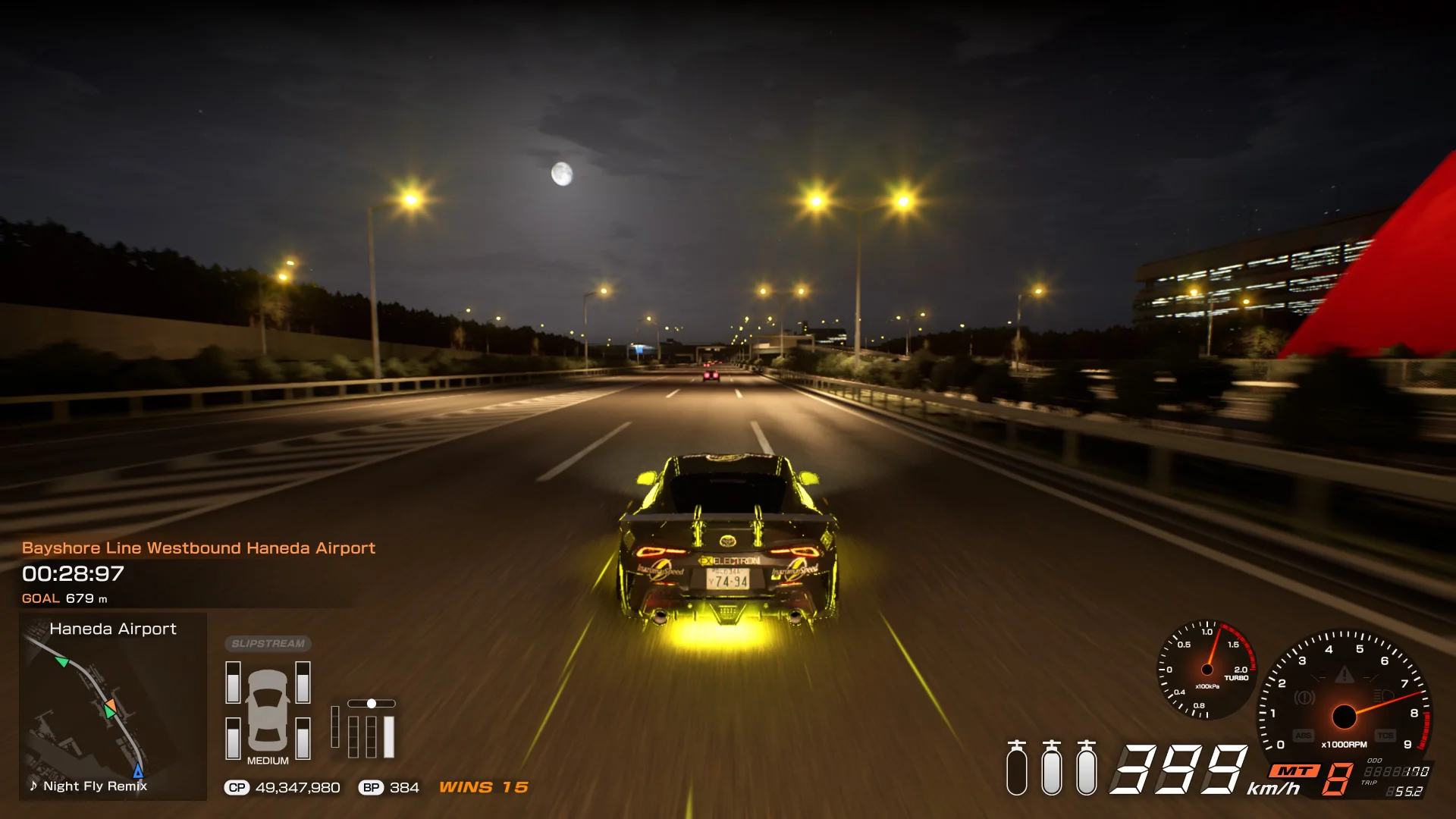Select the green rival marker on the minimap

tap(62, 662)
